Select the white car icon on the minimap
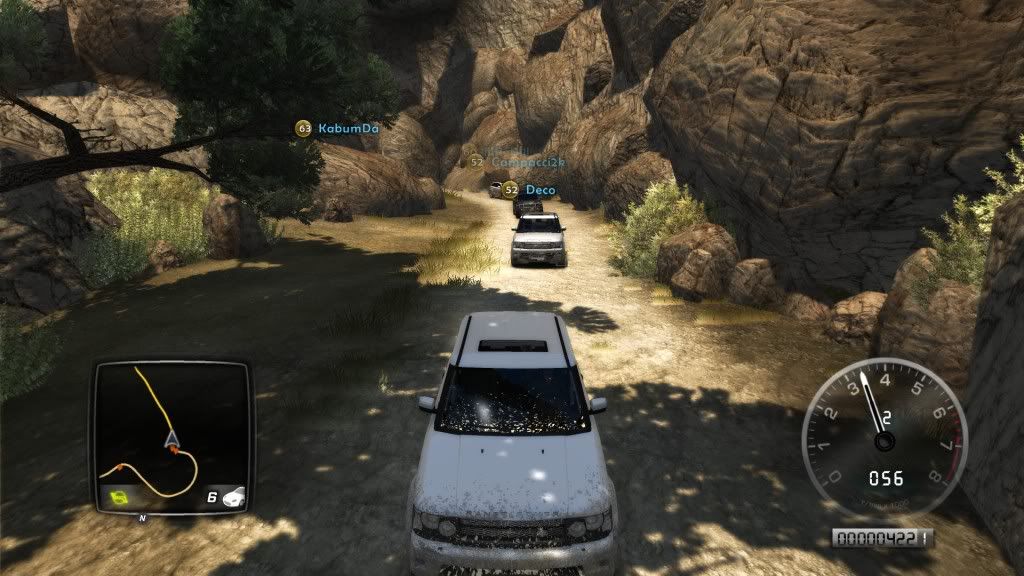Viewport: 1024px width, 576px height. pos(232,496)
